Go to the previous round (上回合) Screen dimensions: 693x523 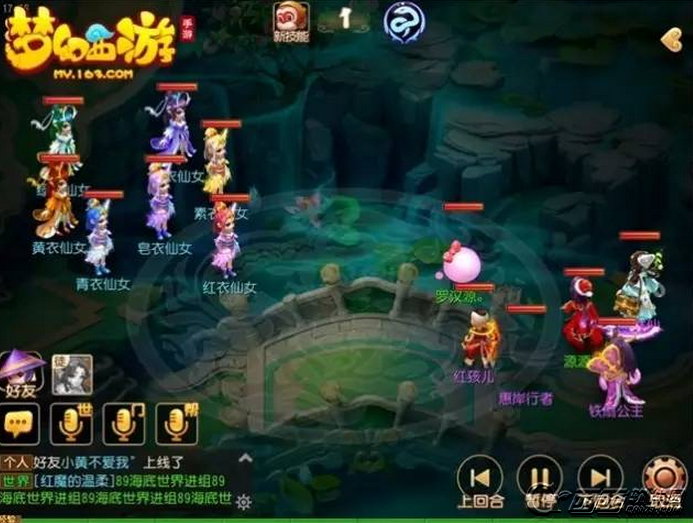click(479, 478)
